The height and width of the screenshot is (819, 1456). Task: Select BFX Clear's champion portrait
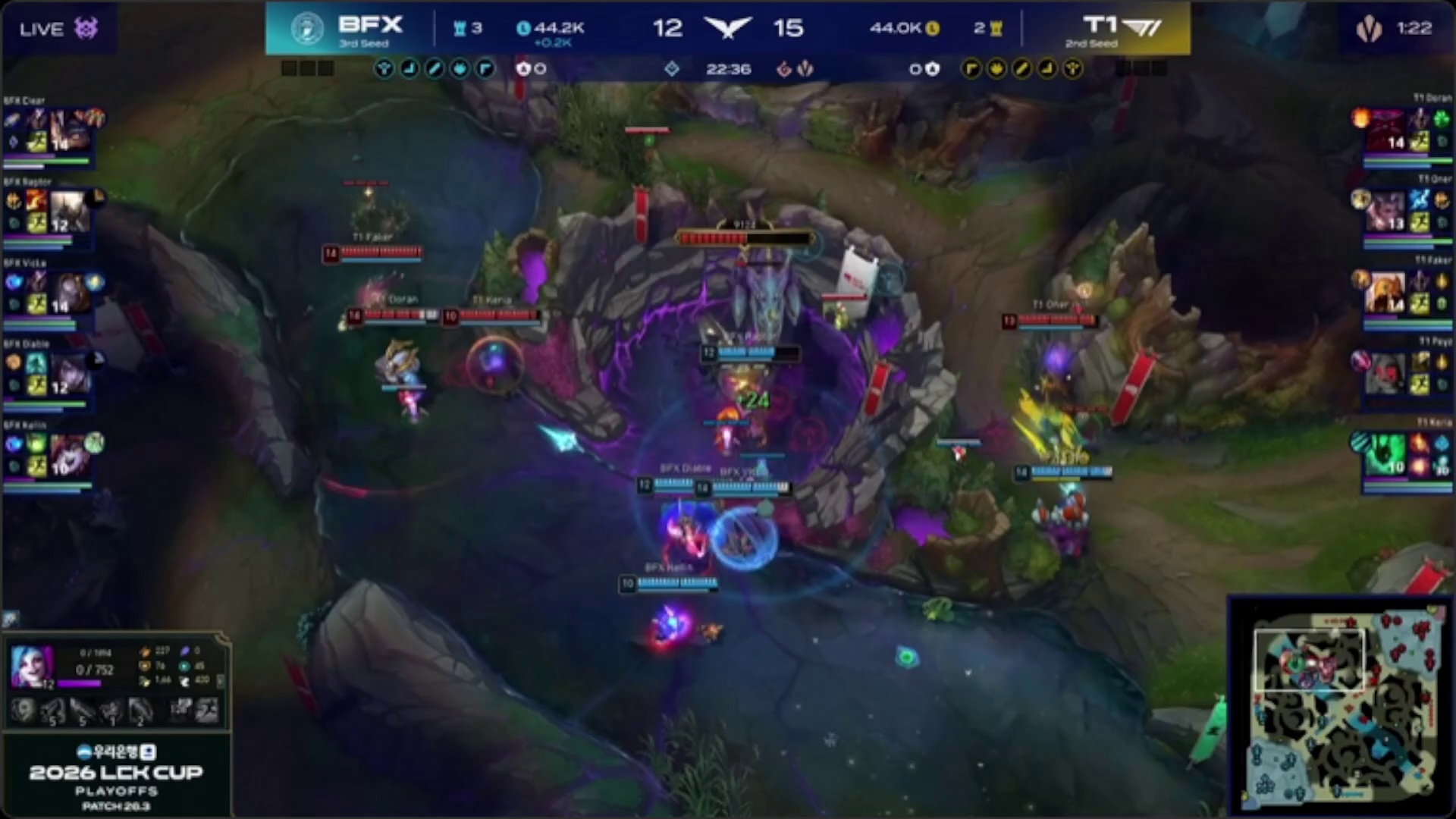pos(70,129)
